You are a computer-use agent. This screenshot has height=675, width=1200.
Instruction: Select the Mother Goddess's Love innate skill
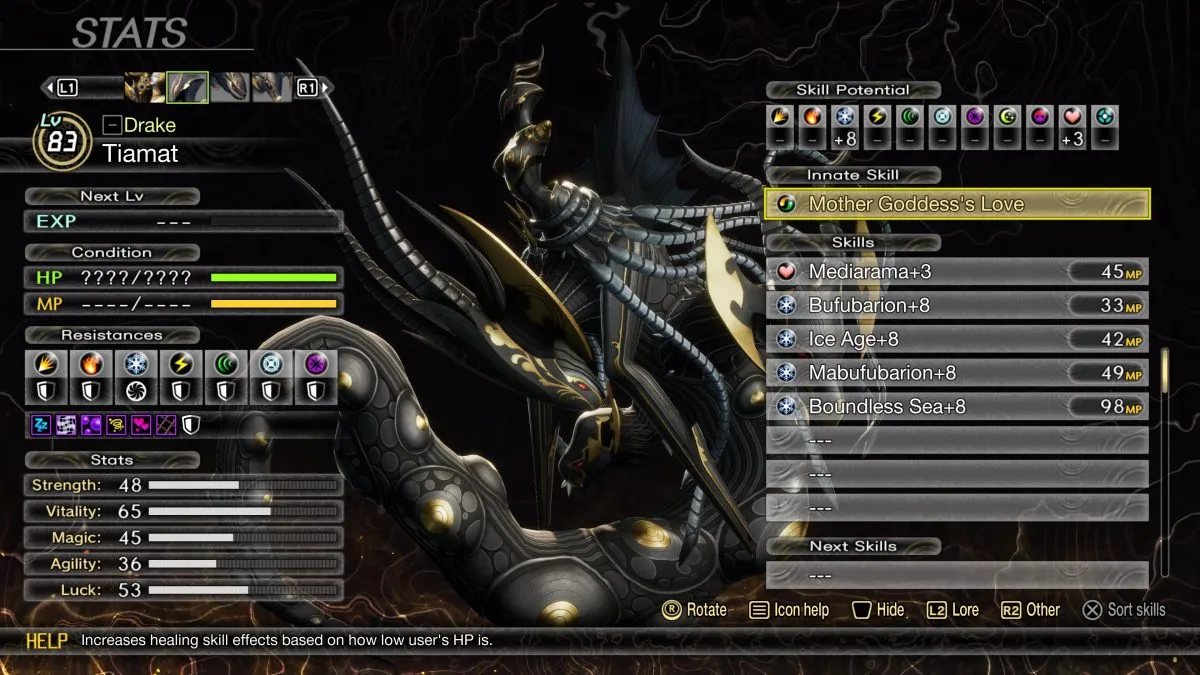[957, 204]
